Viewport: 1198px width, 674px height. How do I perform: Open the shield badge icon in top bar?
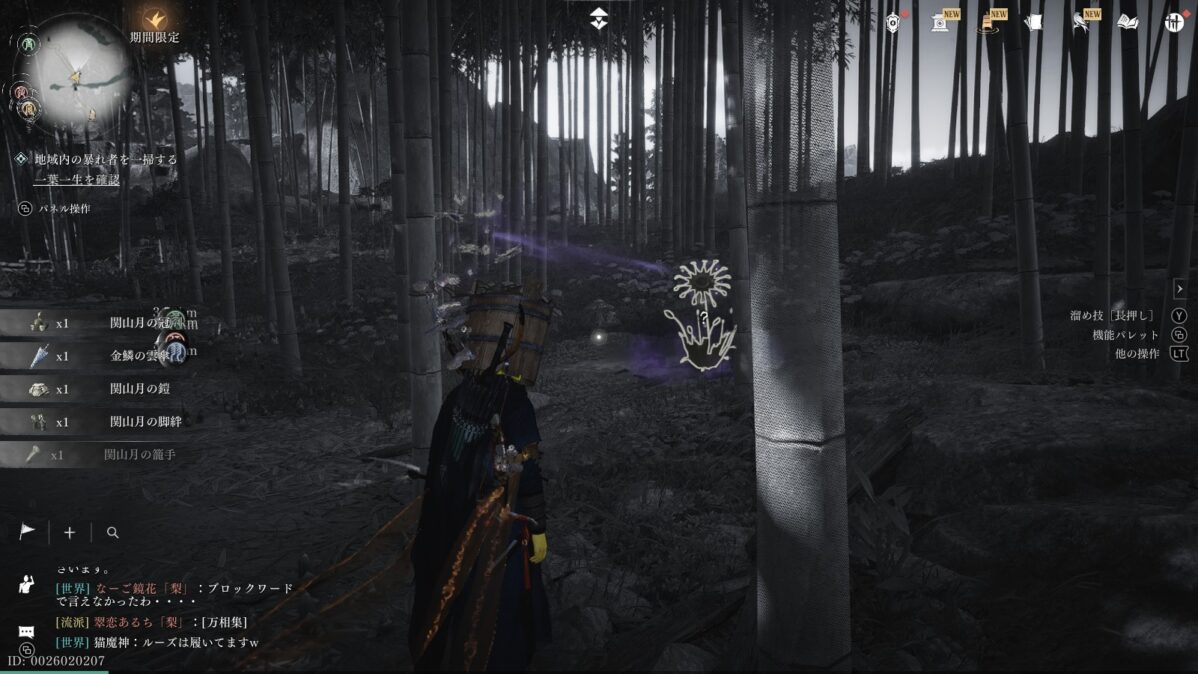(x=893, y=21)
